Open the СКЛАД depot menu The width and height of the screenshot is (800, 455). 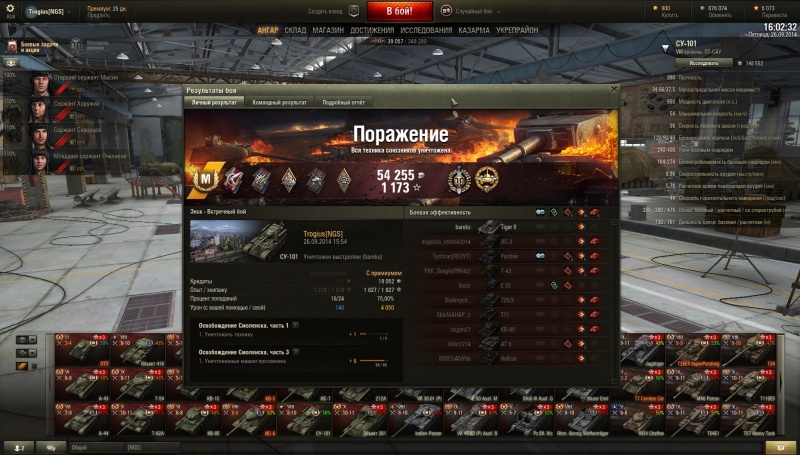pyautogui.click(x=295, y=30)
